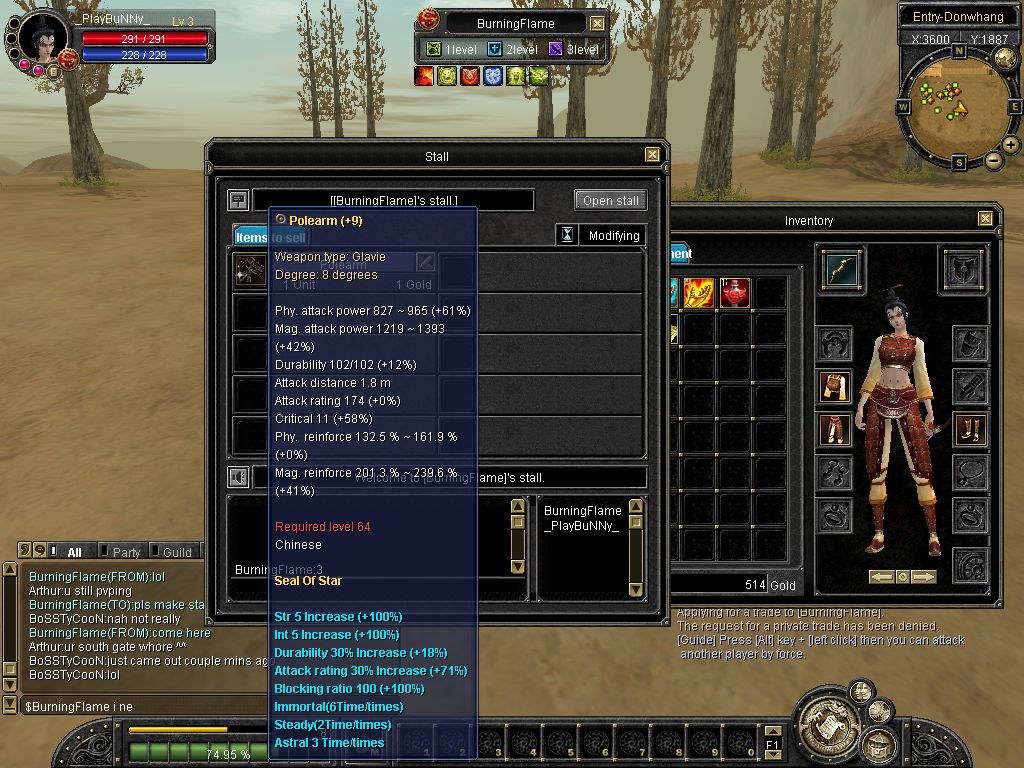Select the equipped boots slot
This screenshot has height=768, width=1024.
[x=969, y=430]
